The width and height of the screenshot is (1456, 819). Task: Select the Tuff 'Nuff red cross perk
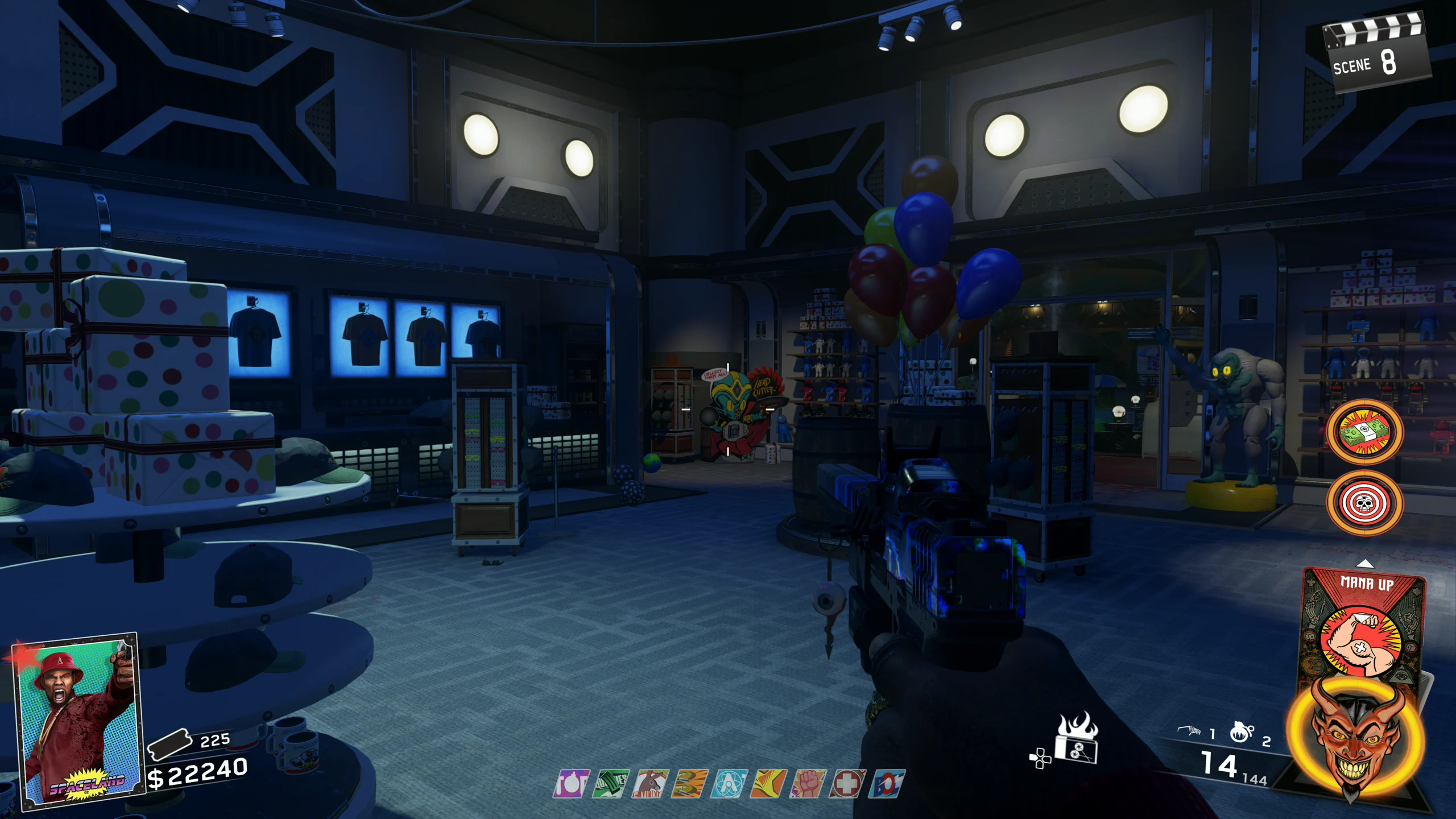[847, 784]
